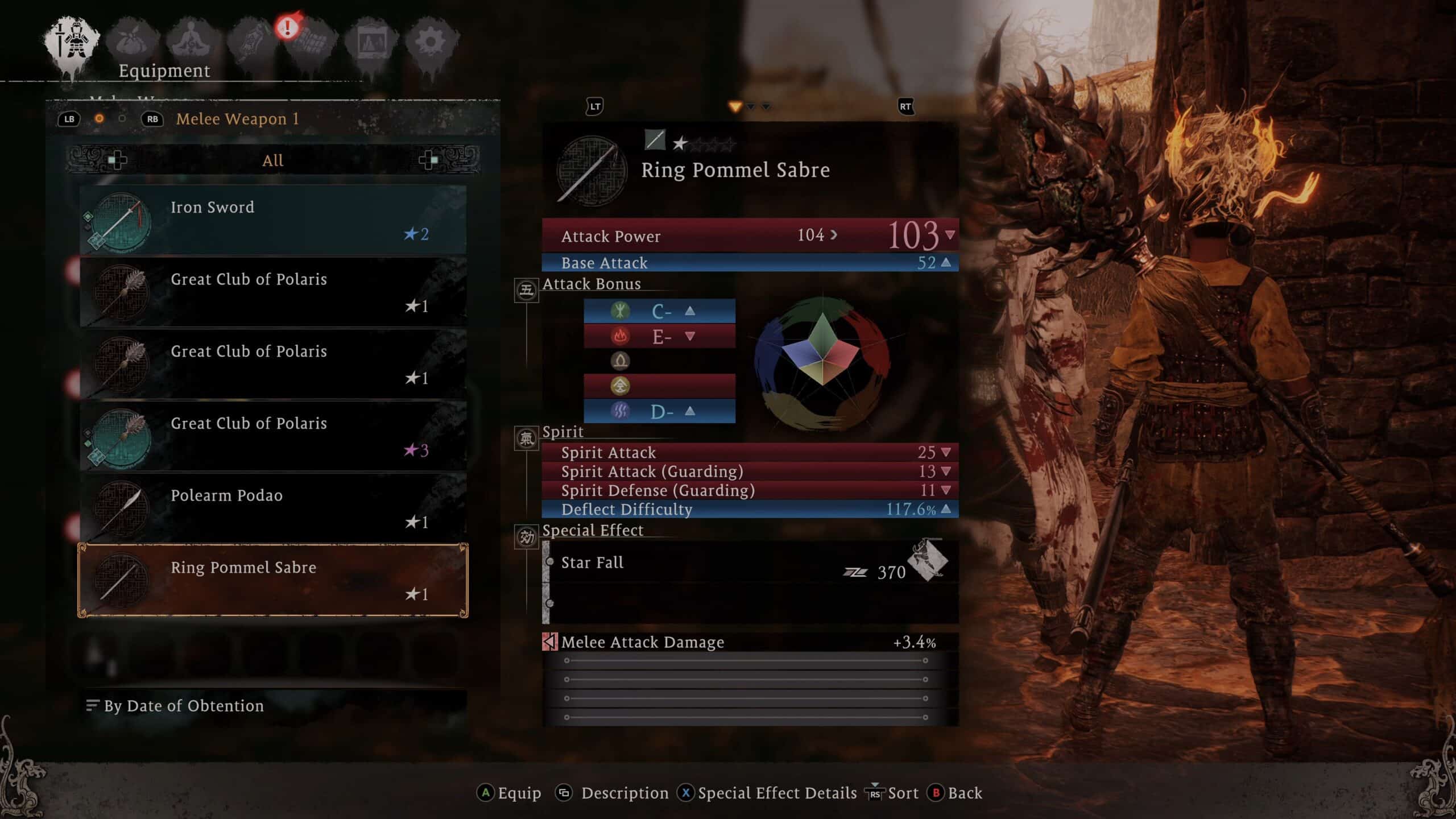This screenshot has width=1456, height=819.
Task: Change the By Date of Obtention sorting
Action: click(x=183, y=706)
